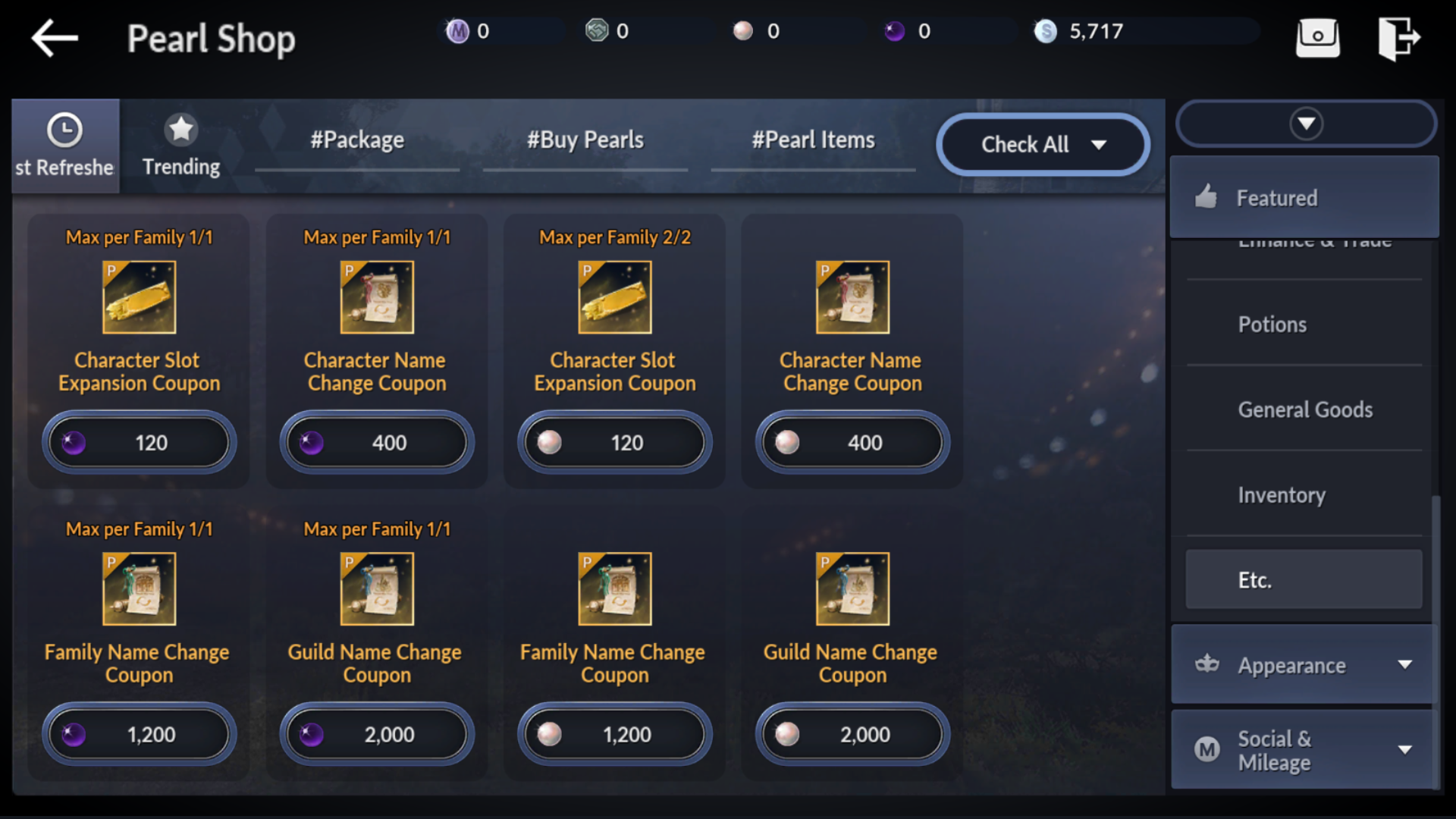The height and width of the screenshot is (819, 1456).
Task: Go back using the arrow beside Pearl Shop
Action: (55, 38)
